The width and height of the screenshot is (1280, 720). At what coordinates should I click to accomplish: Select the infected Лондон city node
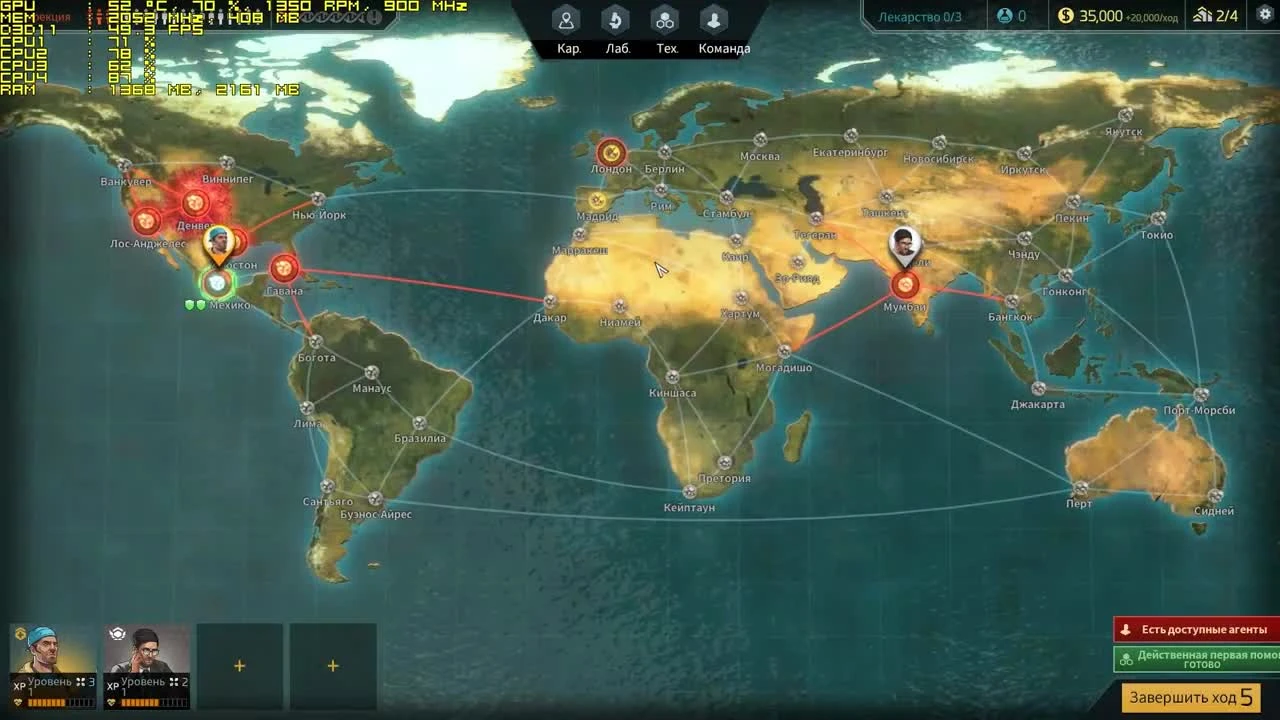pyautogui.click(x=610, y=153)
